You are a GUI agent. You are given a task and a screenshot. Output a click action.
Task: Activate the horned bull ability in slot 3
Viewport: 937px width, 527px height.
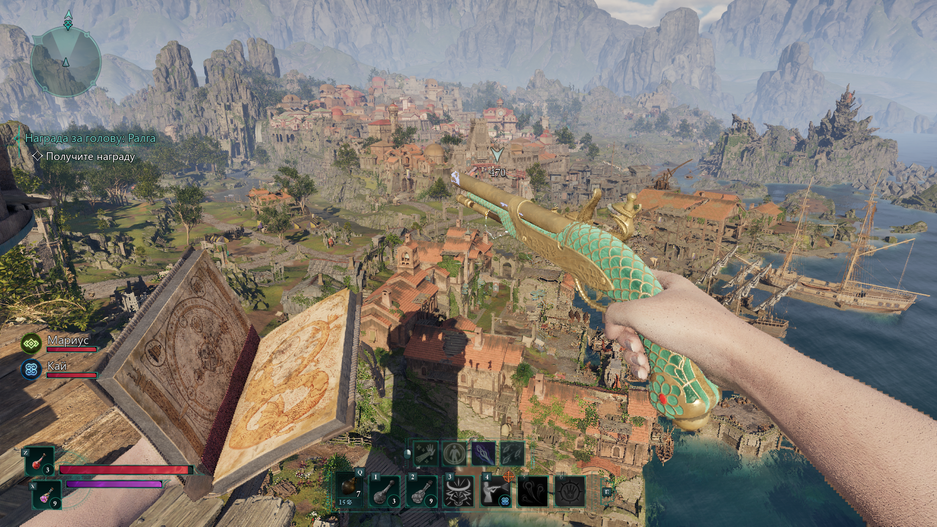pyautogui.click(x=460, y=489)
